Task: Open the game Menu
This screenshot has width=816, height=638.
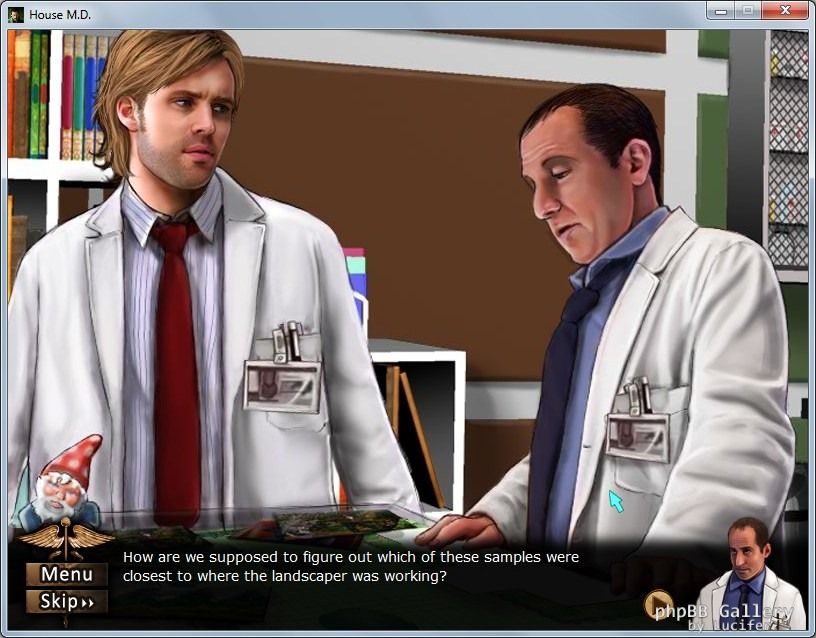Action: (x=66, y=574)
